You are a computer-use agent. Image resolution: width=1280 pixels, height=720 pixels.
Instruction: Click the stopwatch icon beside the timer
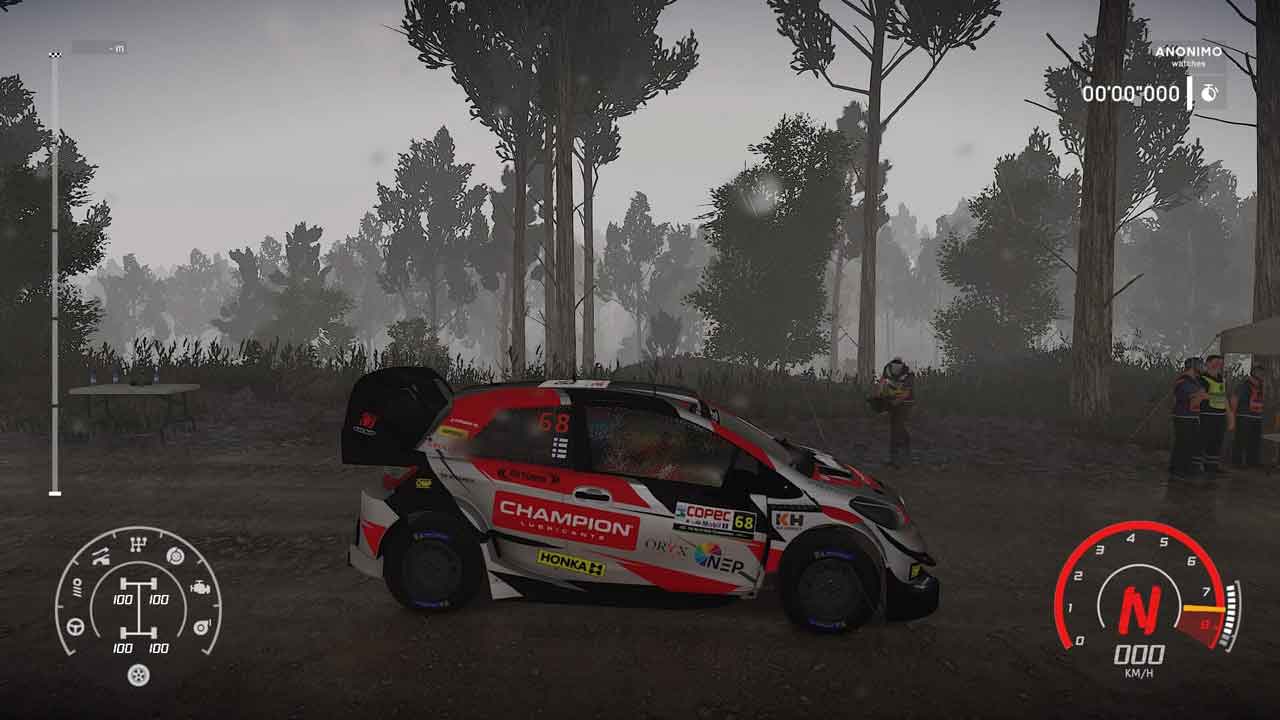(x=1209, y=93)
